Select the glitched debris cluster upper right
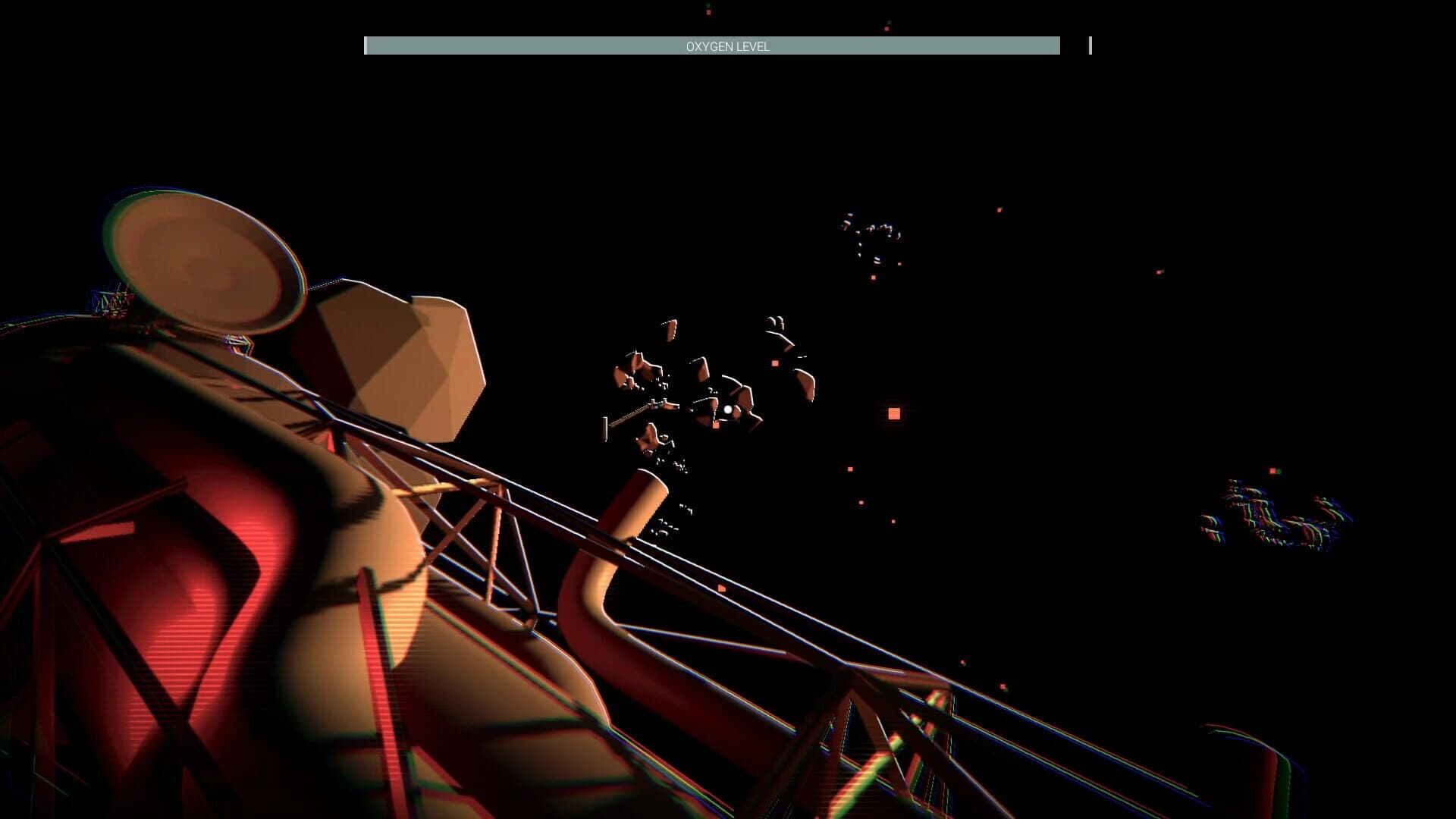 click(x=872, y=235)
